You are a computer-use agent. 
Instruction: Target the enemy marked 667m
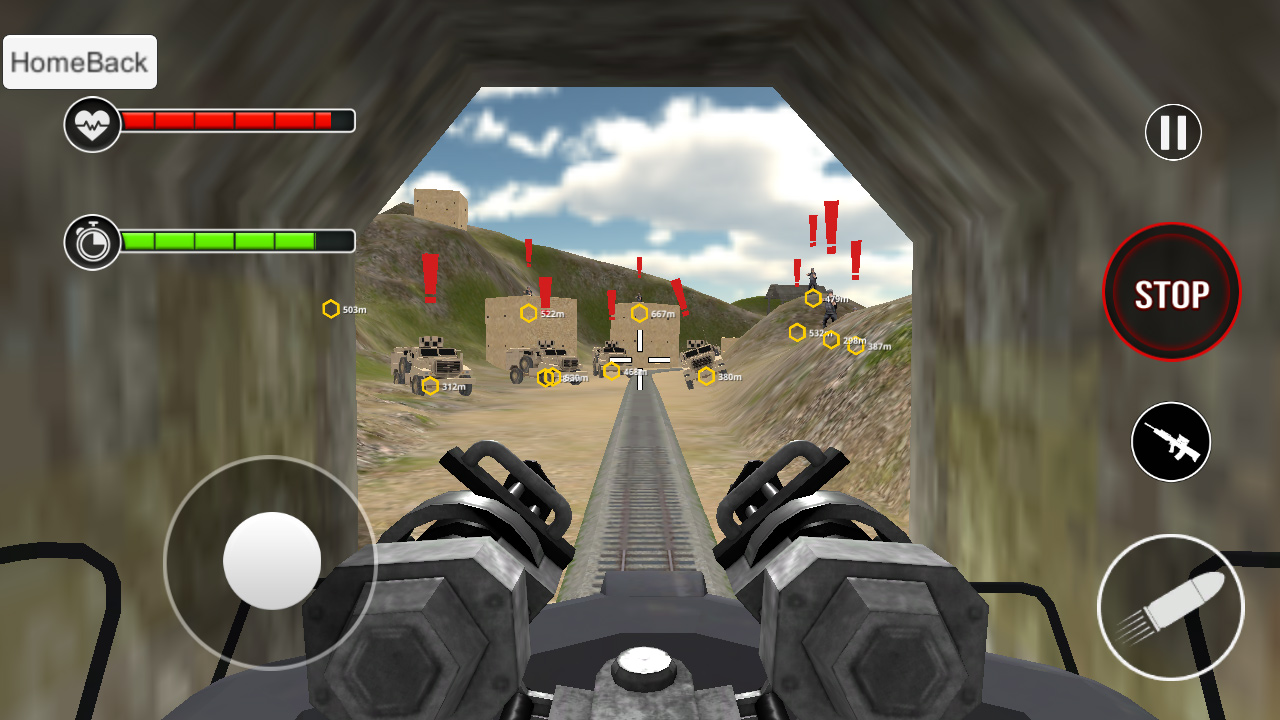tap(640, 313)
